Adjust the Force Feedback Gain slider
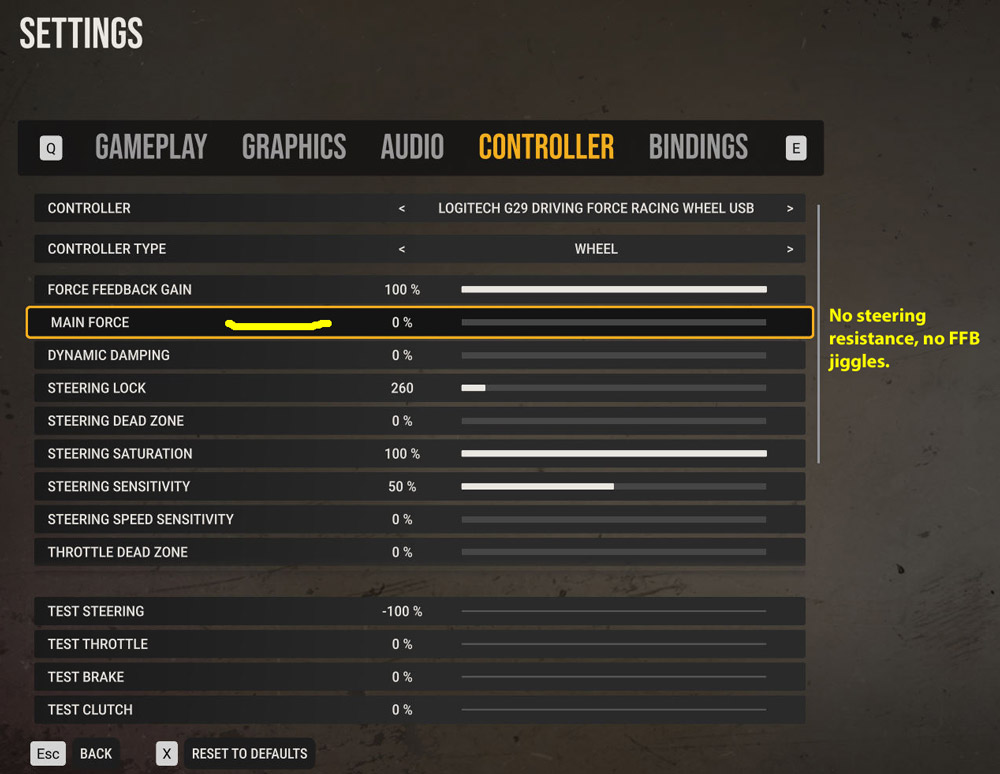This screenshot has height=774, width=1000. click(613, 290)
